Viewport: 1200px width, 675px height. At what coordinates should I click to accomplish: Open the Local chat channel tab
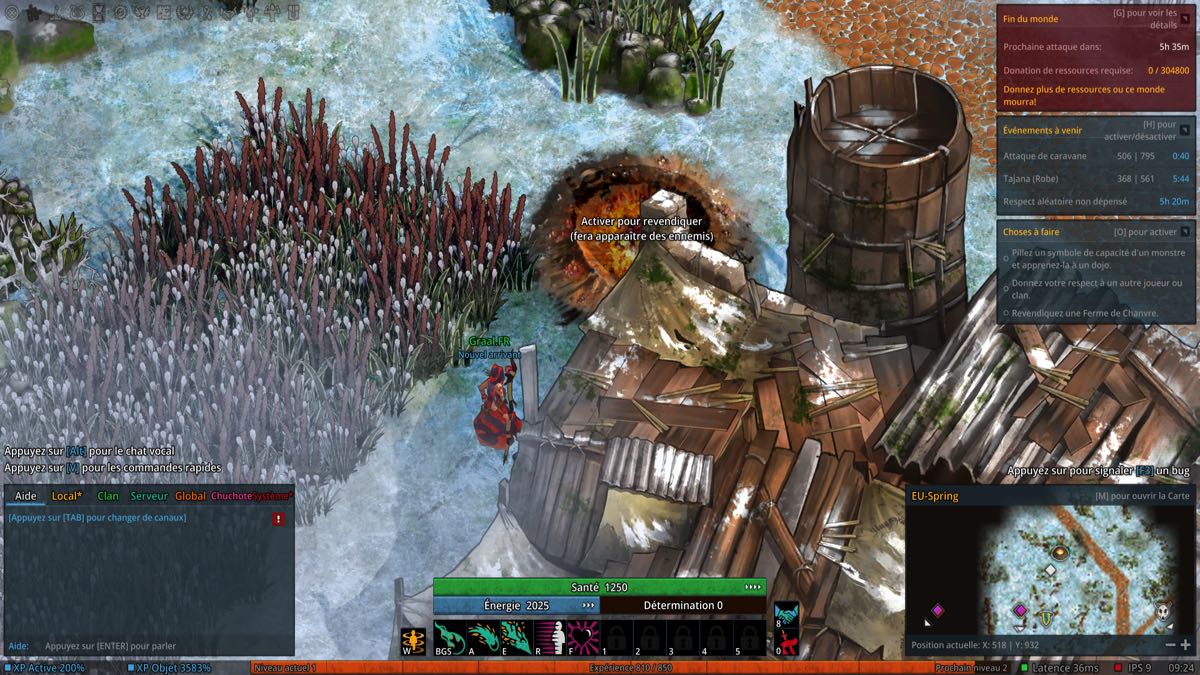pyautogui.click(x=67, y=496)
